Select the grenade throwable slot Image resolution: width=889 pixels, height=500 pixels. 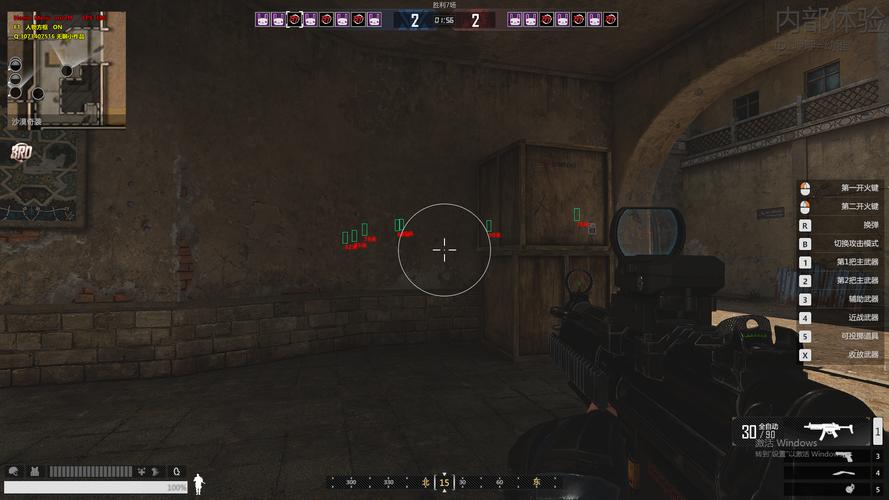pyautogui.click(x=848, y=489)
